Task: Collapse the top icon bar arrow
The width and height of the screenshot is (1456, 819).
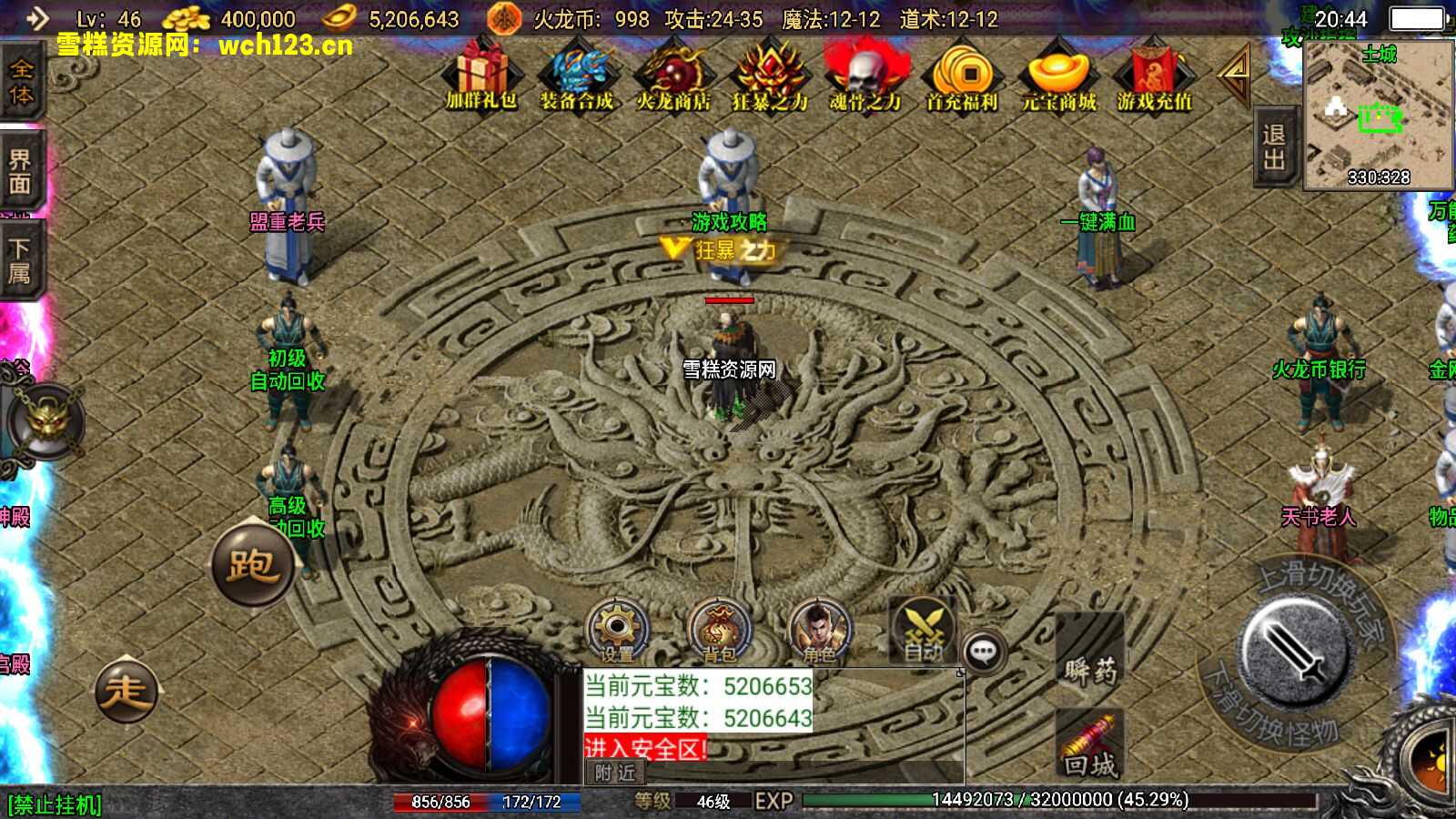Action: tap(1235, 76)
